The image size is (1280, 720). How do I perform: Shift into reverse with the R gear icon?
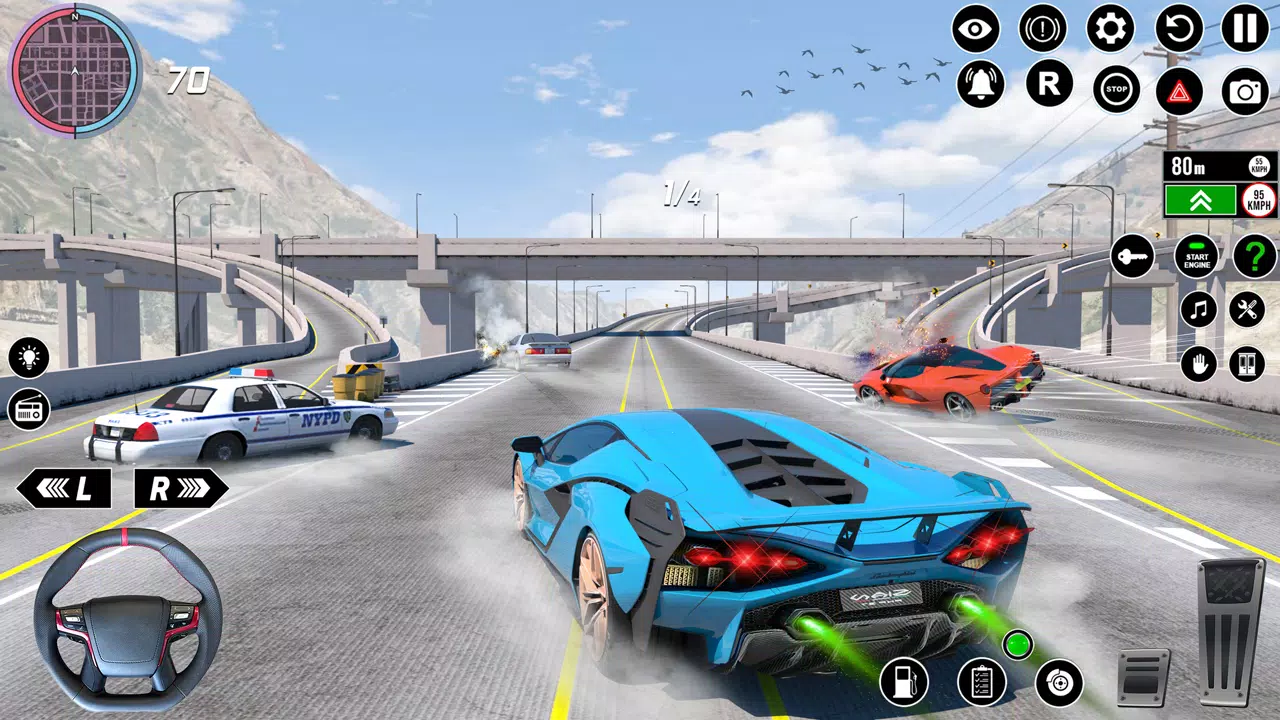coord(1048,89)
